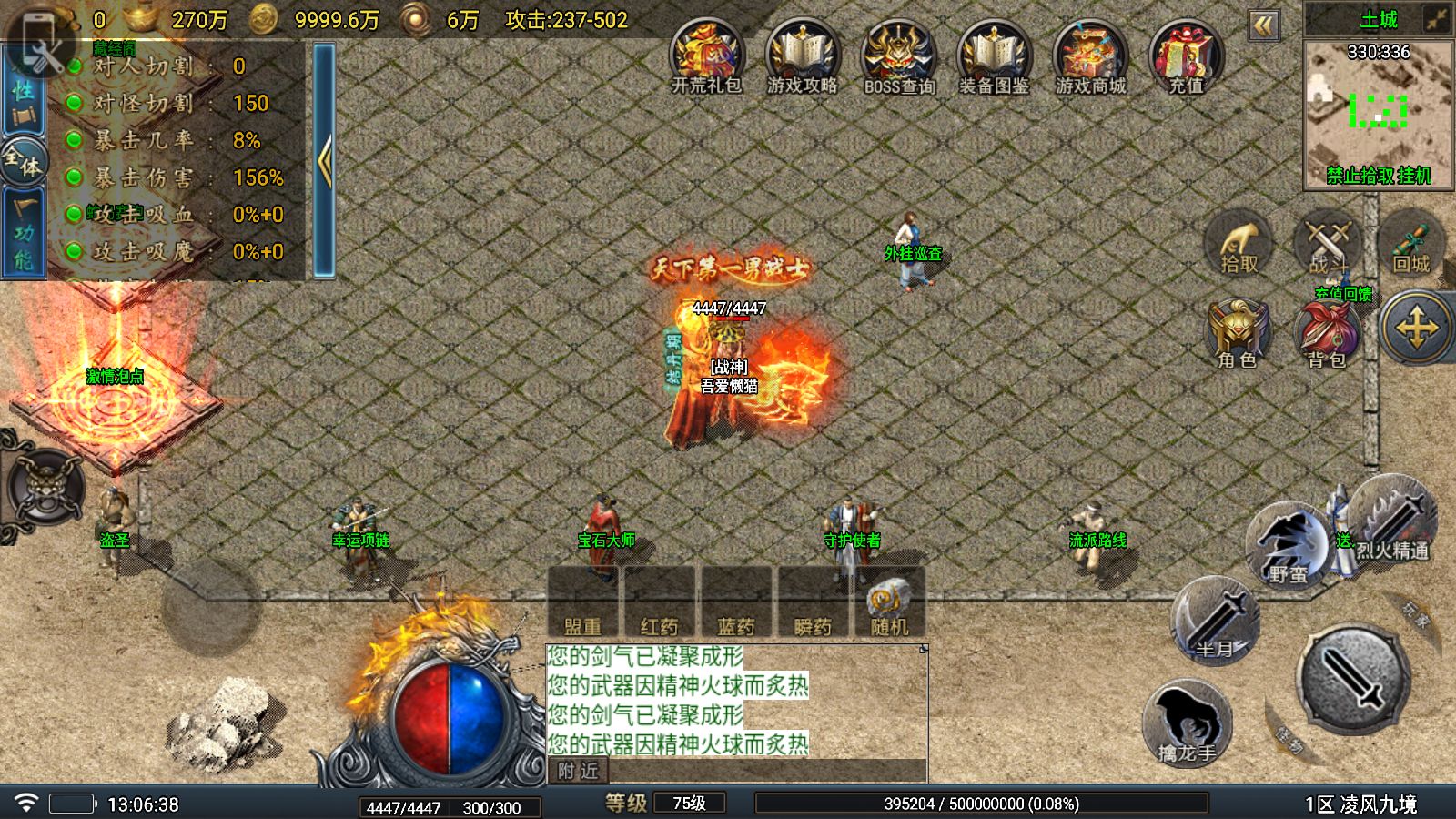Open the BOSS查询 lookup
The width and height of the screenshot is (1456, 819).
click(898, 56)
